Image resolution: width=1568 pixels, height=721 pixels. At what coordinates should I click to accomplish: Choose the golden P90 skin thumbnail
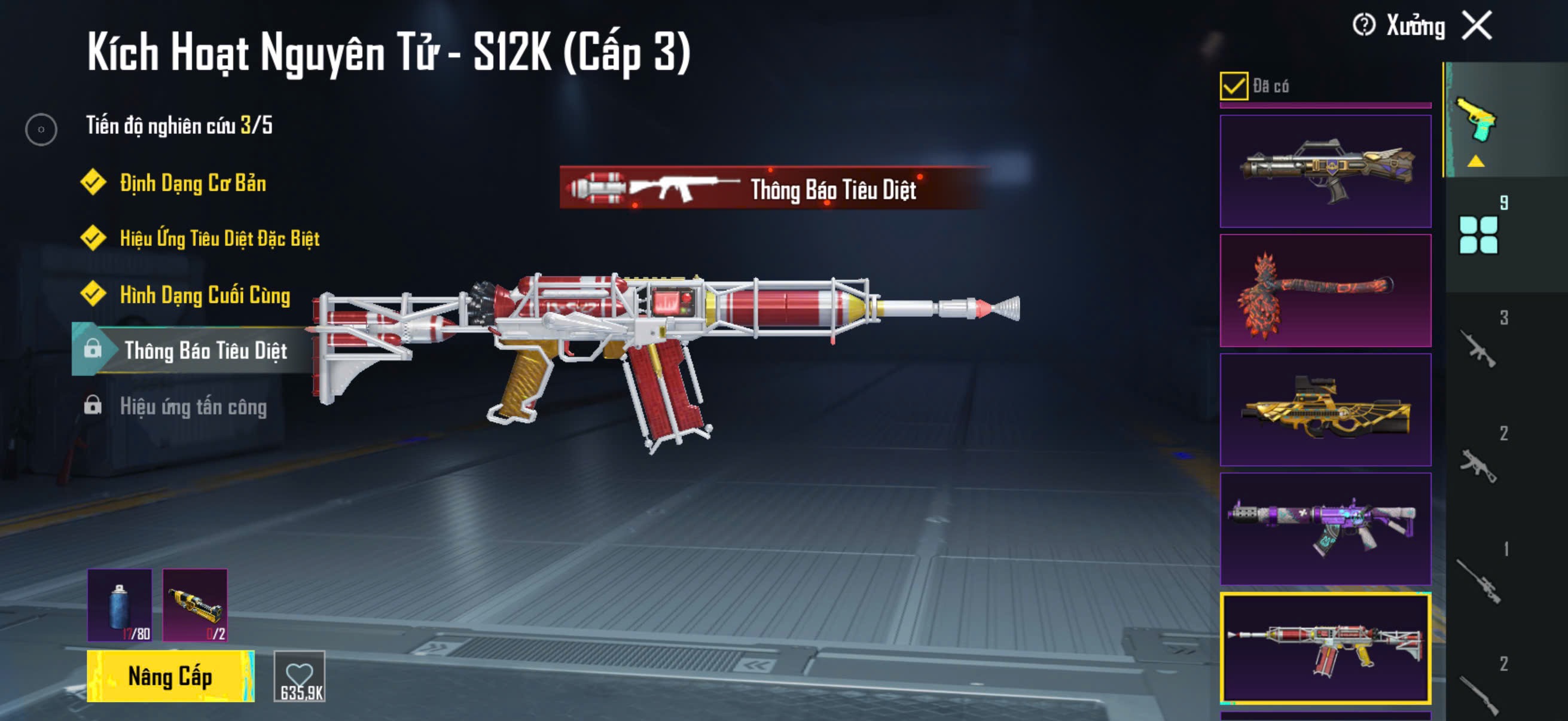1325,410
